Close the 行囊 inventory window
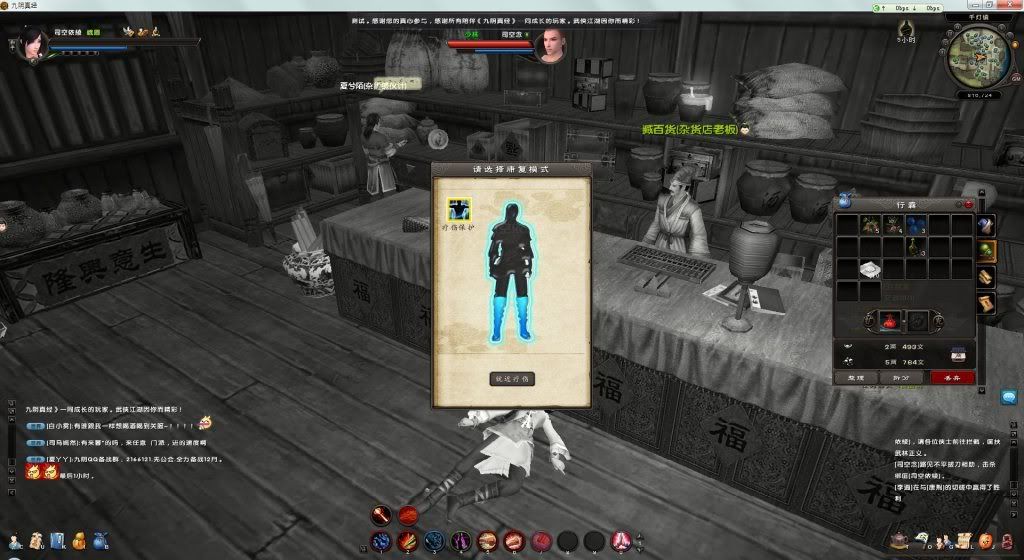Viewport: 1024px width, 560px height. tap(968, 204)
